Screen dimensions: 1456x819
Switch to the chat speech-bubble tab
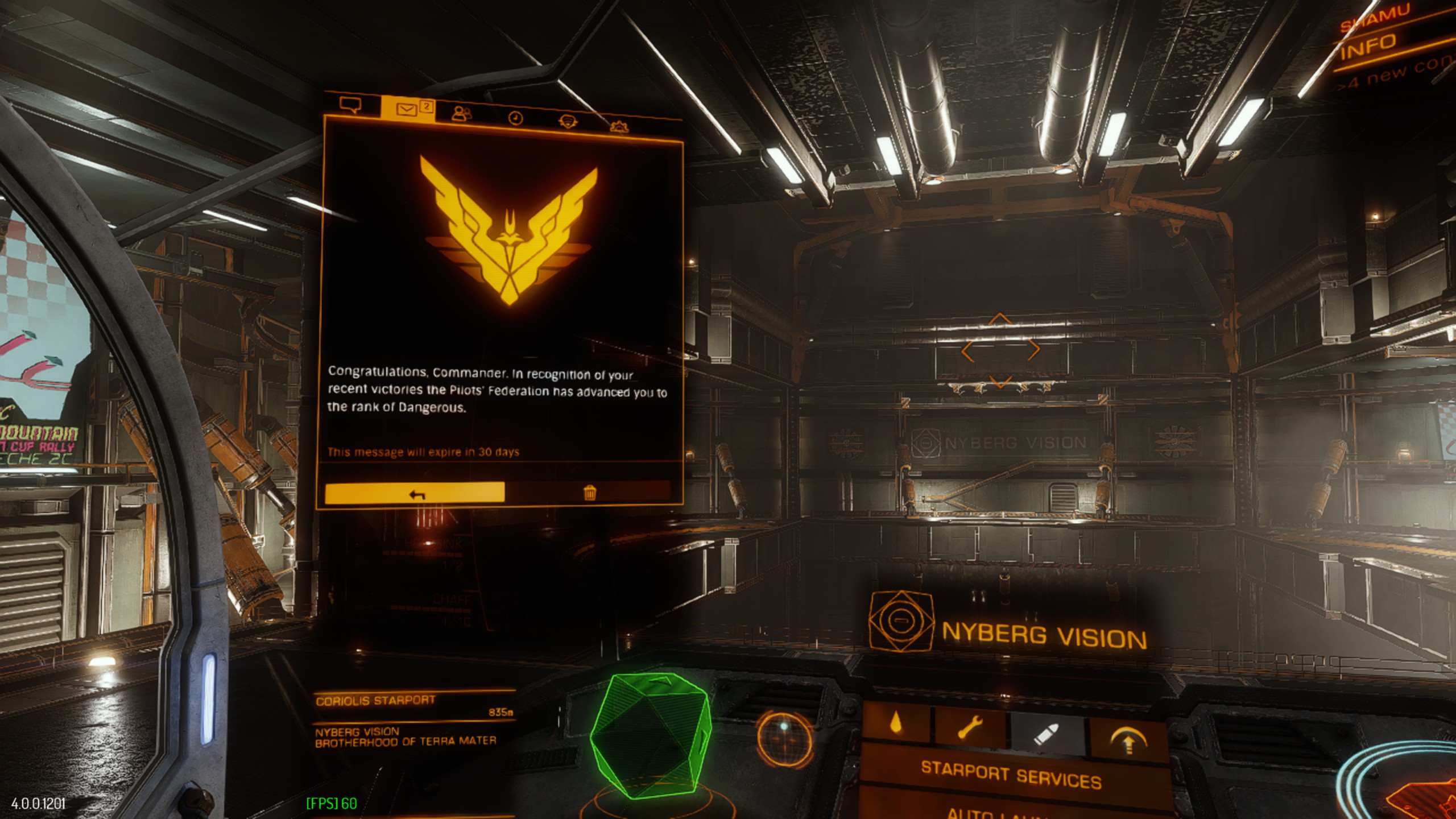350,105
